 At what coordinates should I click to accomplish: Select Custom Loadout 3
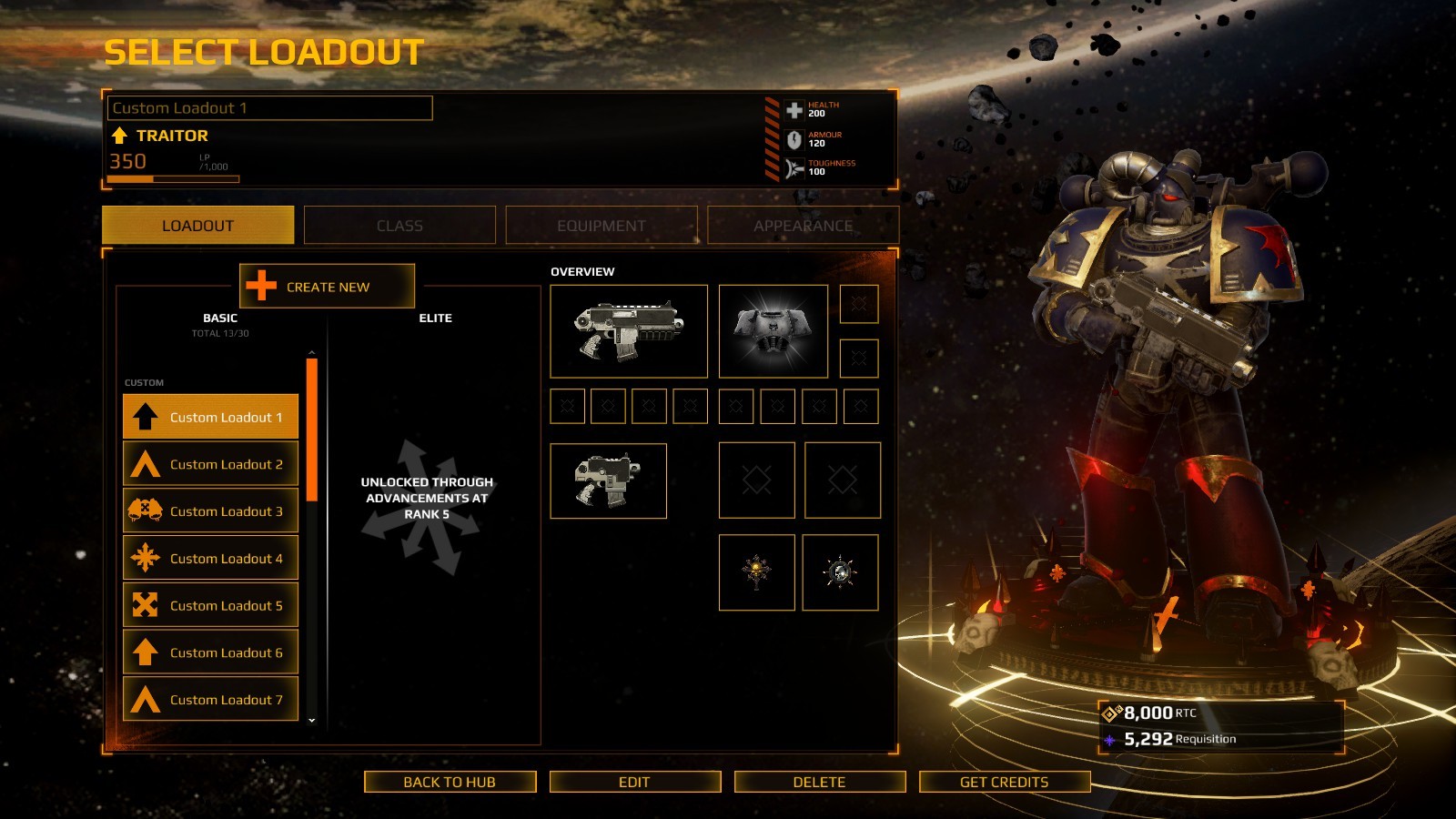point(210,511)
